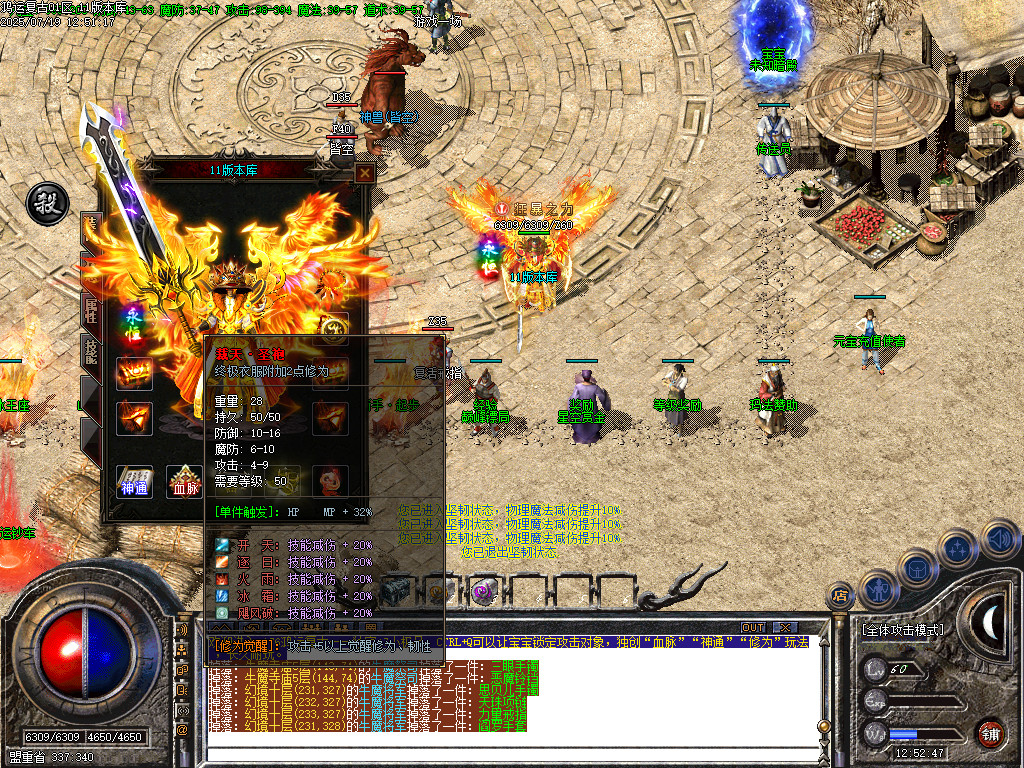Open the 店 shop icon
The width and height of the screenshot is (1024, 768).
pos(842,597)
